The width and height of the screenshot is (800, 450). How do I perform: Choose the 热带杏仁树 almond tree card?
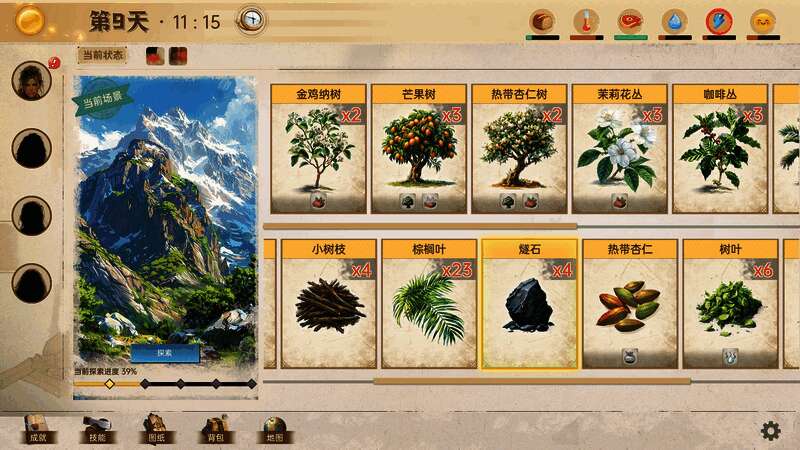click(518, 148)
